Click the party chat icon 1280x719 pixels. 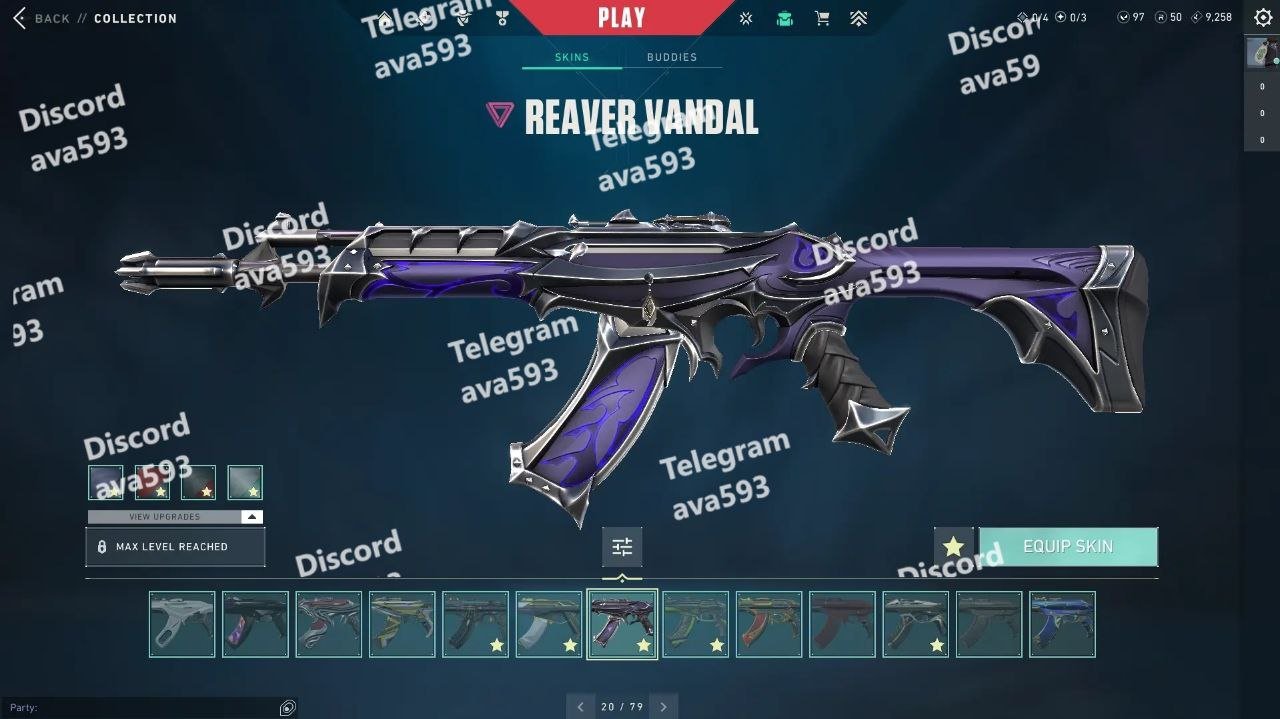pyautogui.click(x=288, y=708)
